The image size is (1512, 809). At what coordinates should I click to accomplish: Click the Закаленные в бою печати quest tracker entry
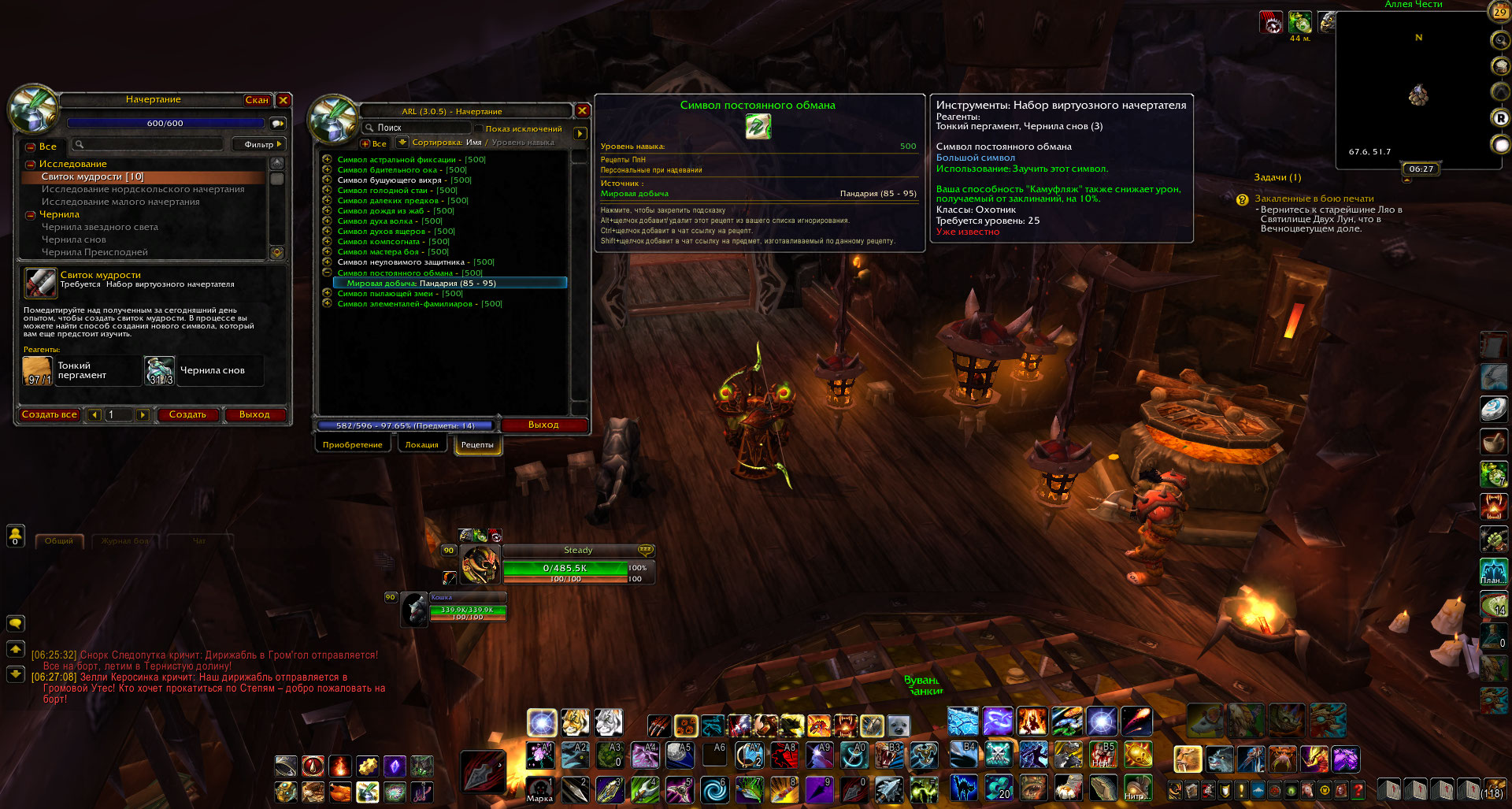pos(1314,199)
